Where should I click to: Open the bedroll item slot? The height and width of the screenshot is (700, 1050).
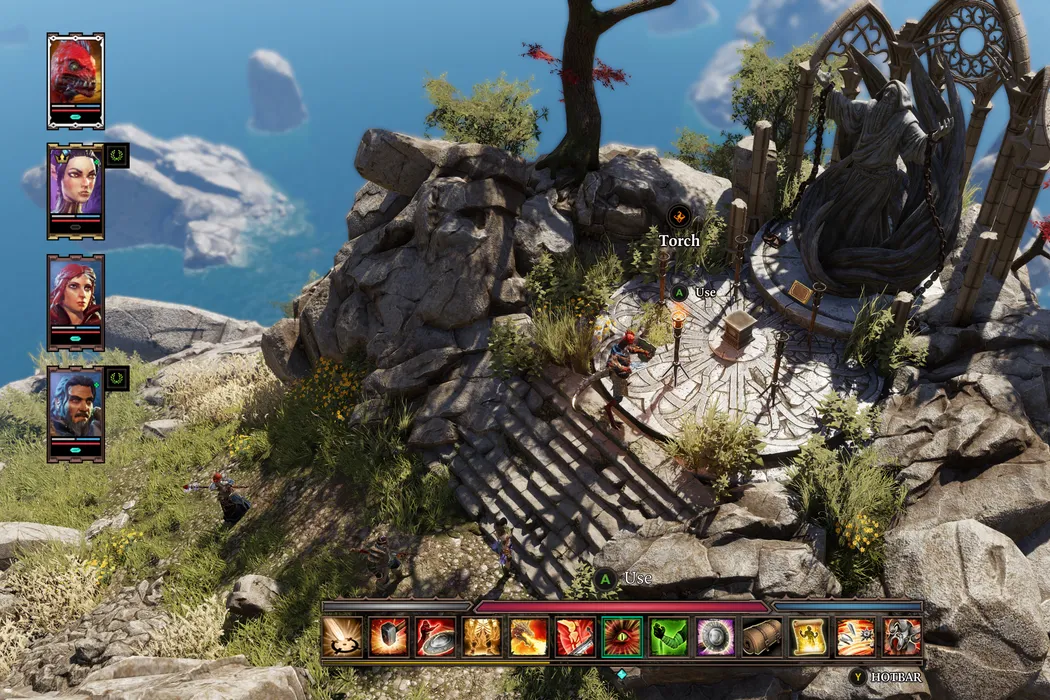(x=762, y=637)
